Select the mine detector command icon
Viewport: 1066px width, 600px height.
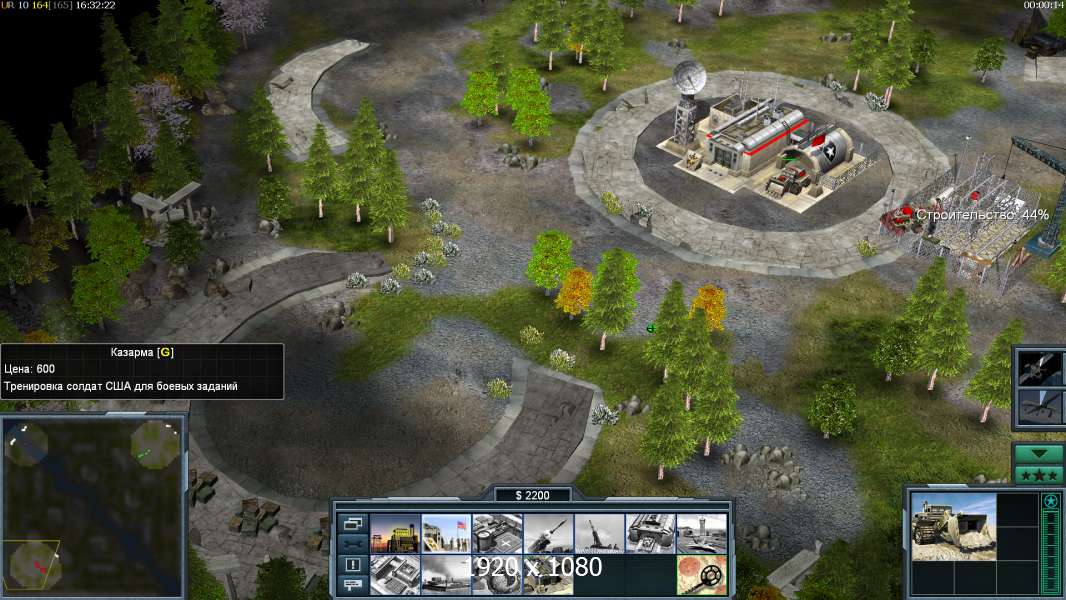pos(701,574)
